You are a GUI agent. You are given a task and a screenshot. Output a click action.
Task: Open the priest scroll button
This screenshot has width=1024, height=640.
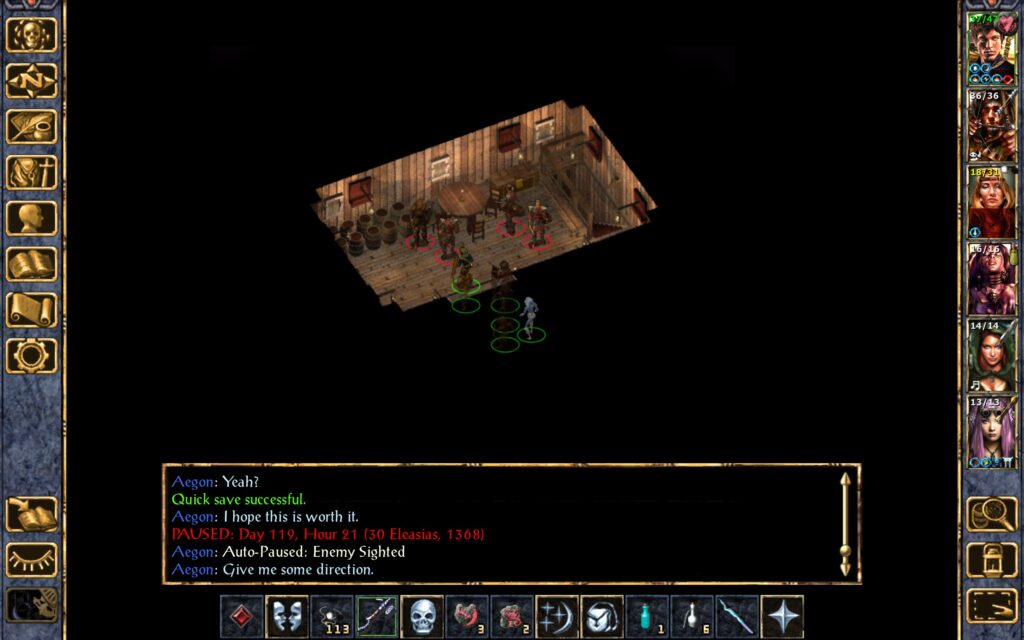[32, 310]
